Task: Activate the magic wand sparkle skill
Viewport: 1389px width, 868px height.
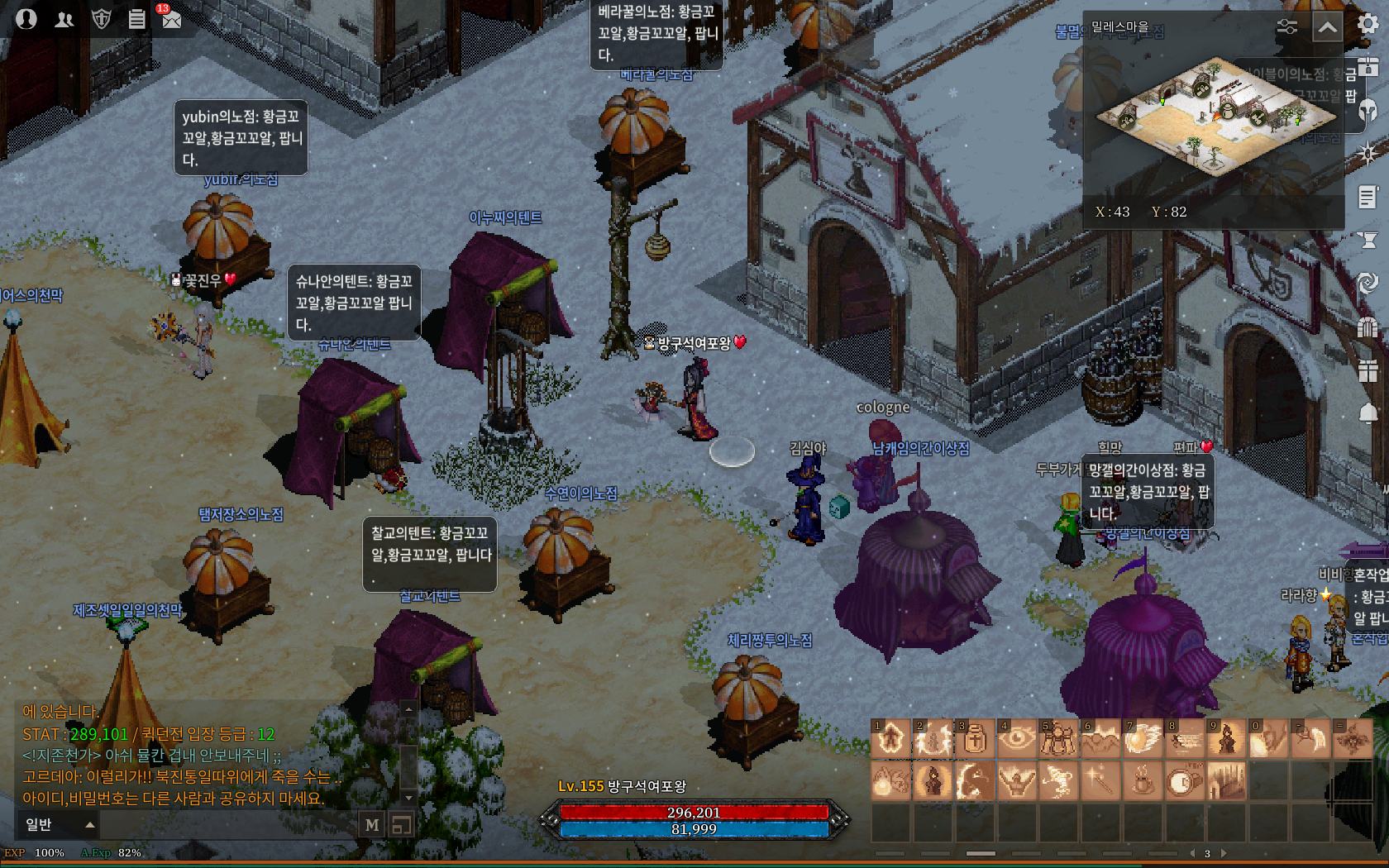Action: 1100,780
